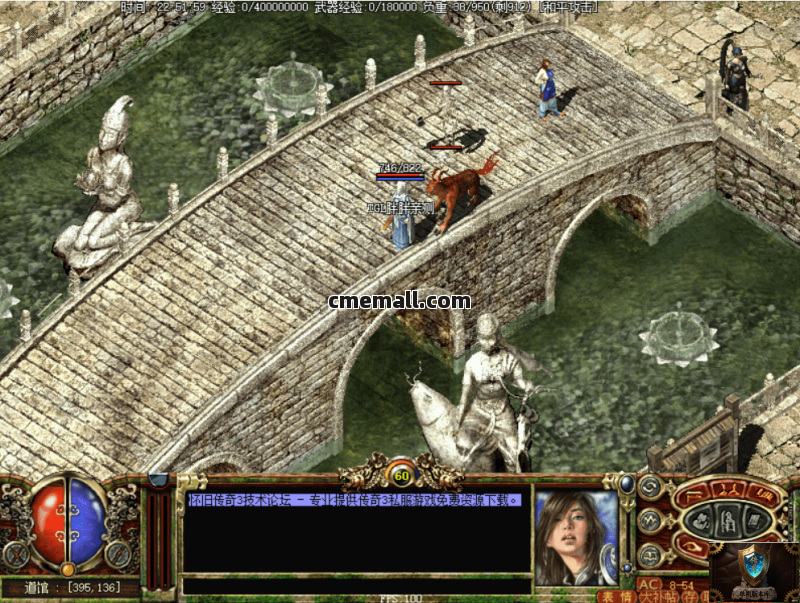Image resolution: width=800 pixels, height=603 pixels.
Task: Click the round swirl icon button
Action: [x=651, y=489]
